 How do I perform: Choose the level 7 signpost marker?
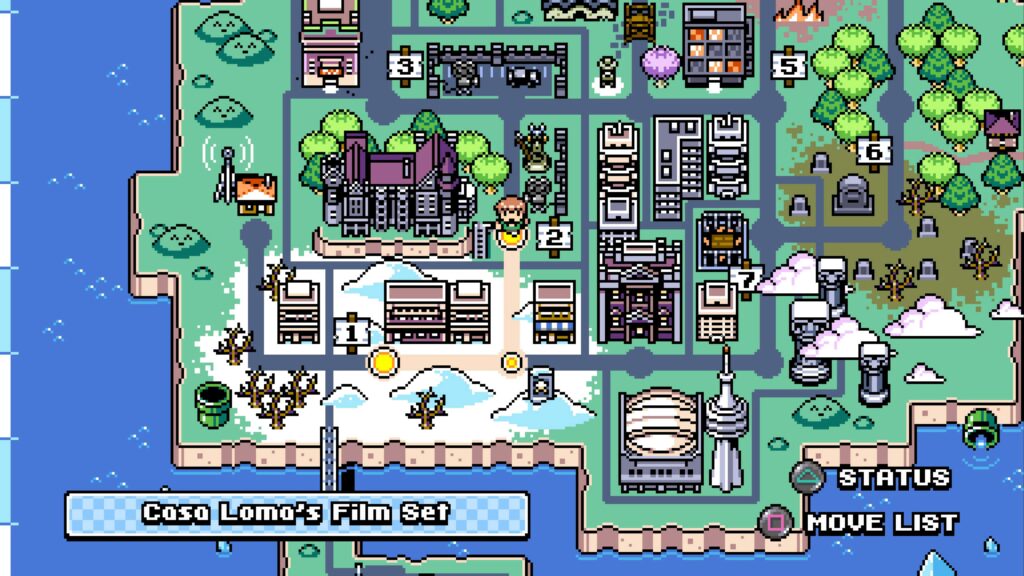coord(746,276)
